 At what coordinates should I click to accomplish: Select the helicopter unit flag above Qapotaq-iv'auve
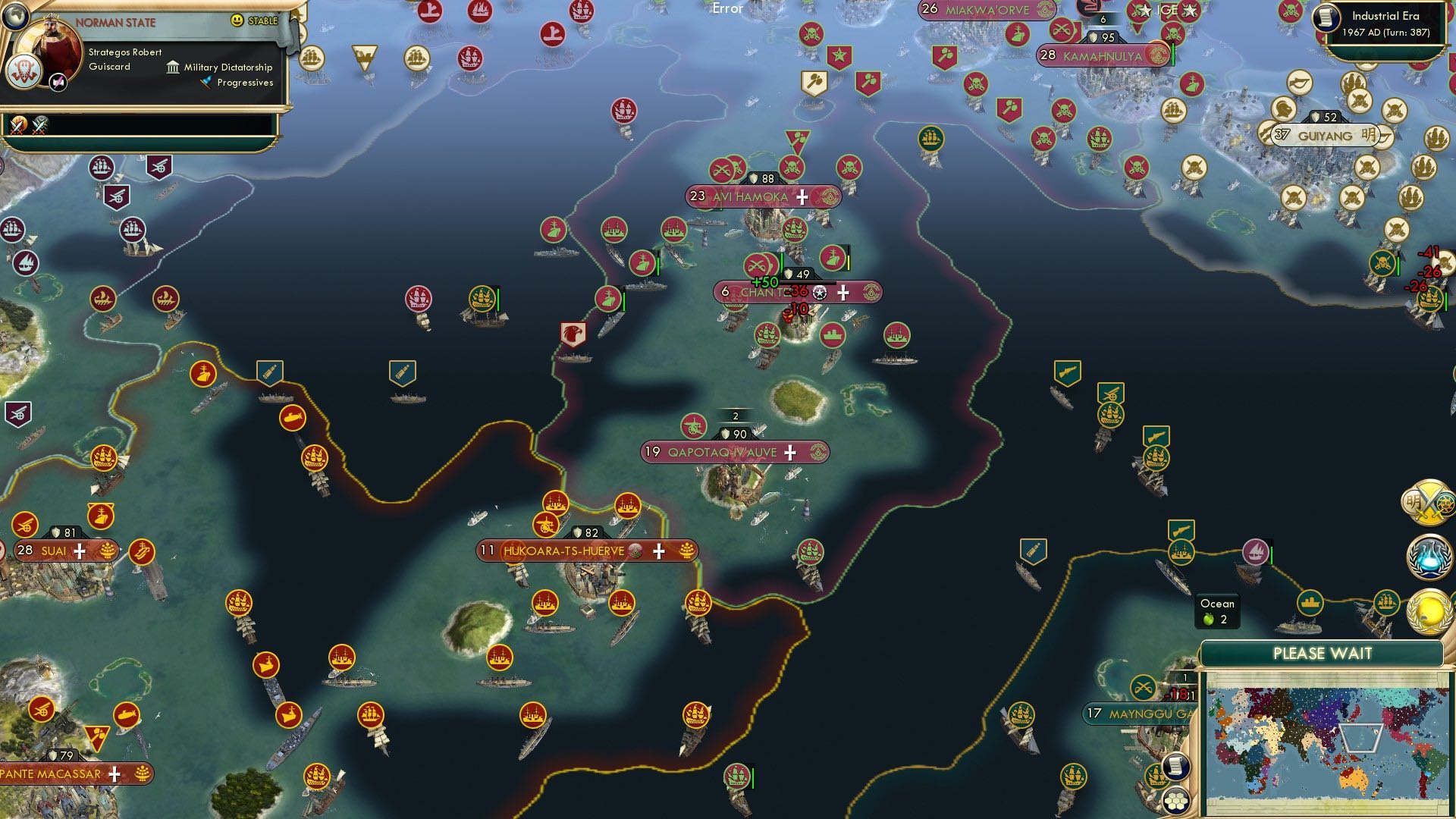(x=694, y=425)
